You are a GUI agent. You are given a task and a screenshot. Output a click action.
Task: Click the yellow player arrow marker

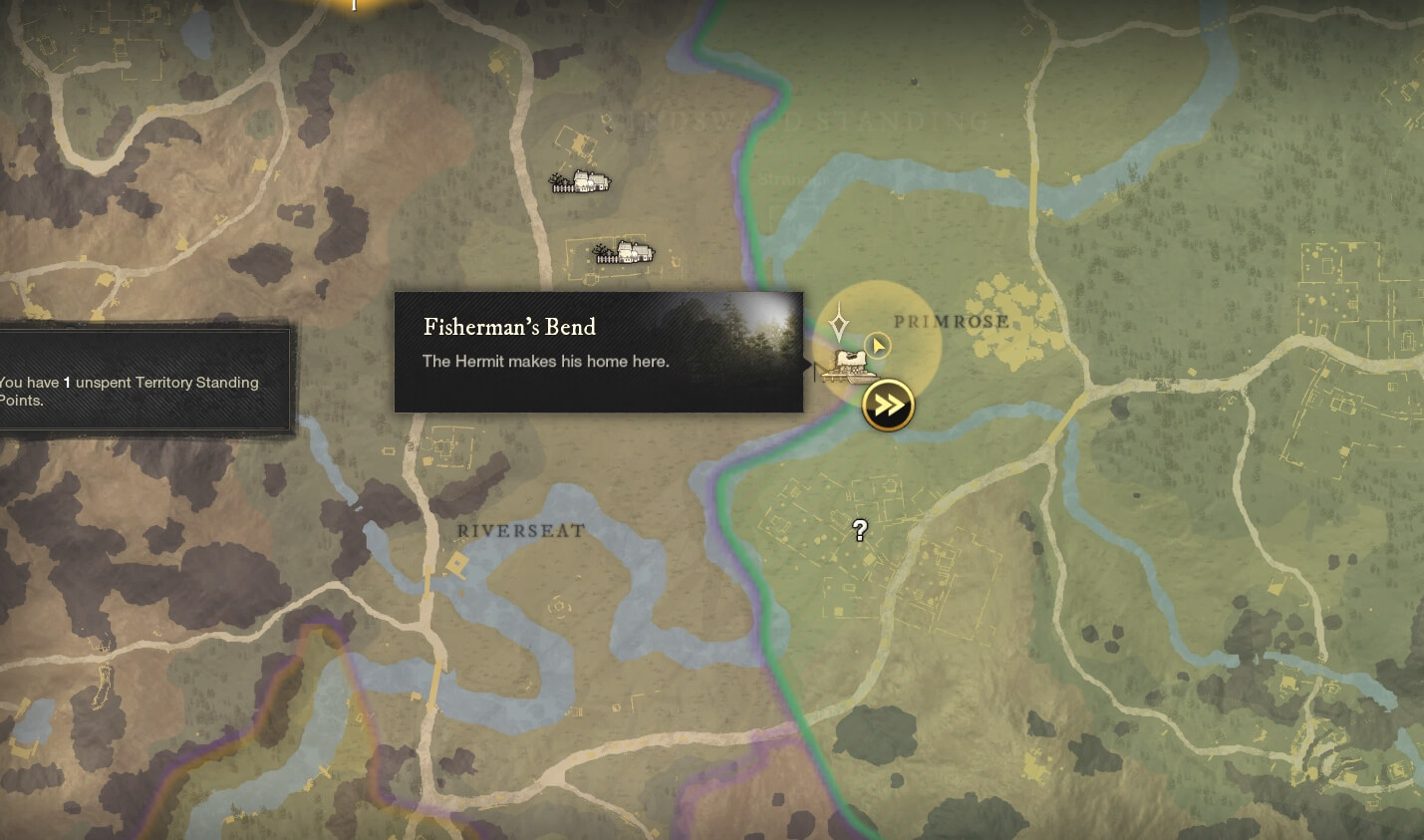tap(877, 346)
